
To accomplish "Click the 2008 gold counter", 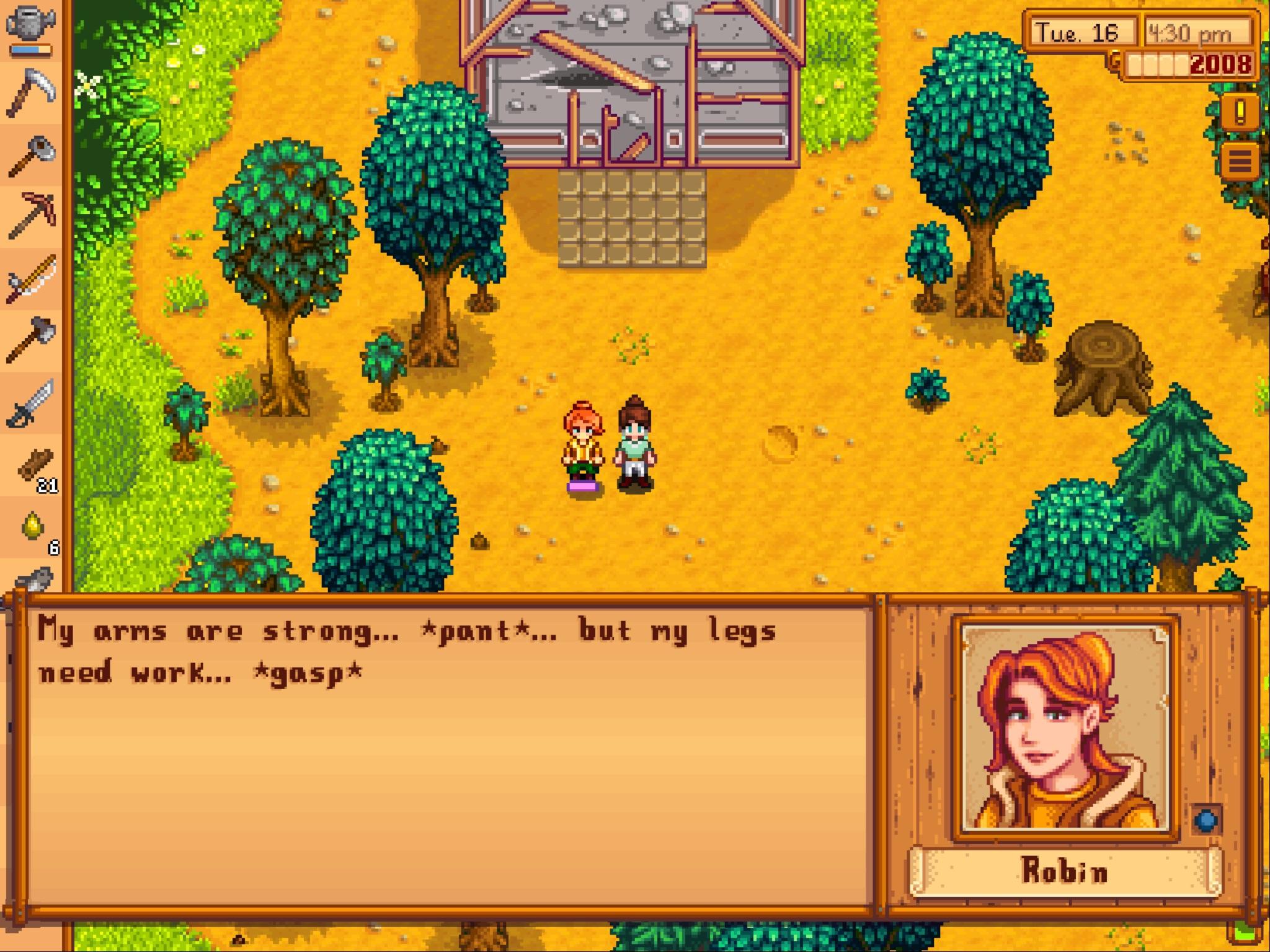I will tap(1219, 62).
